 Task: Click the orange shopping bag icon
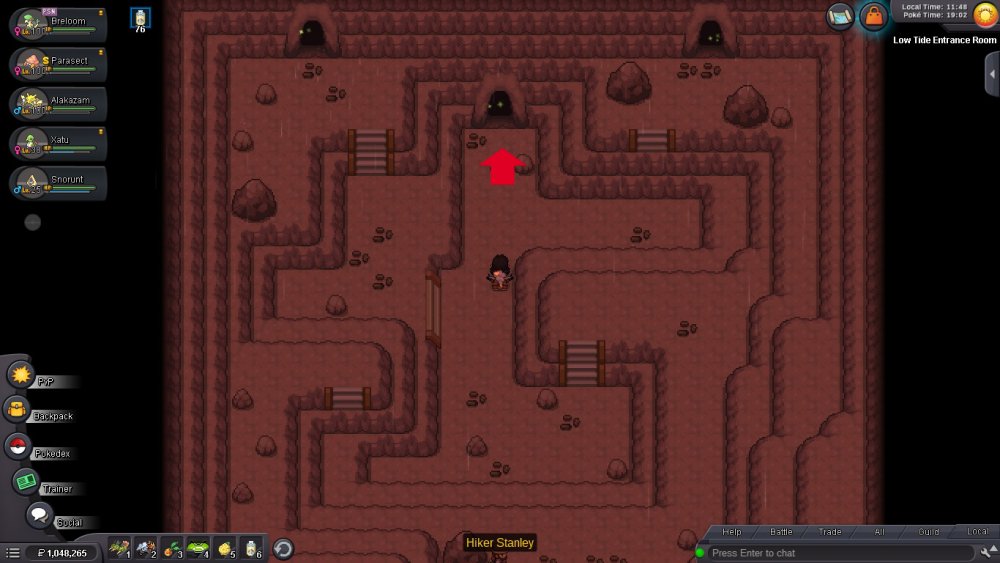click(874, 16)
